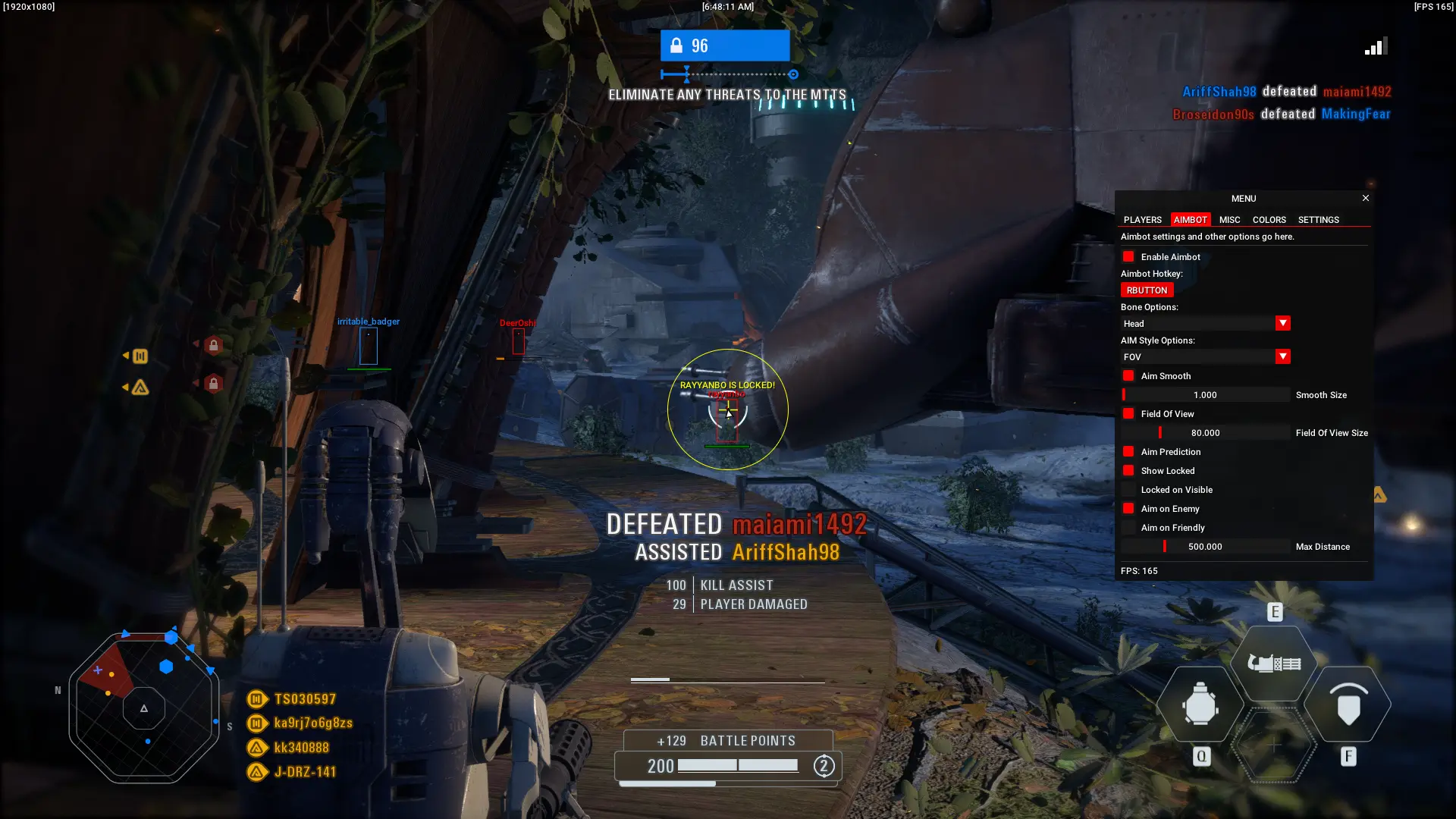Enable the Aimbot checkbox
1456x819 pixels.
tap(1128, 256)
